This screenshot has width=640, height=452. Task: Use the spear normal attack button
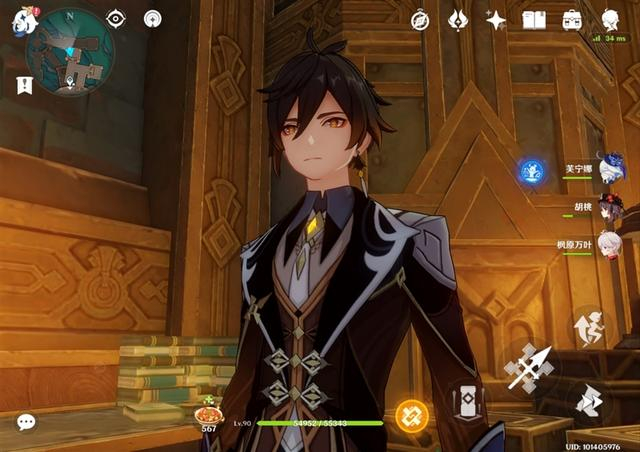529,369
